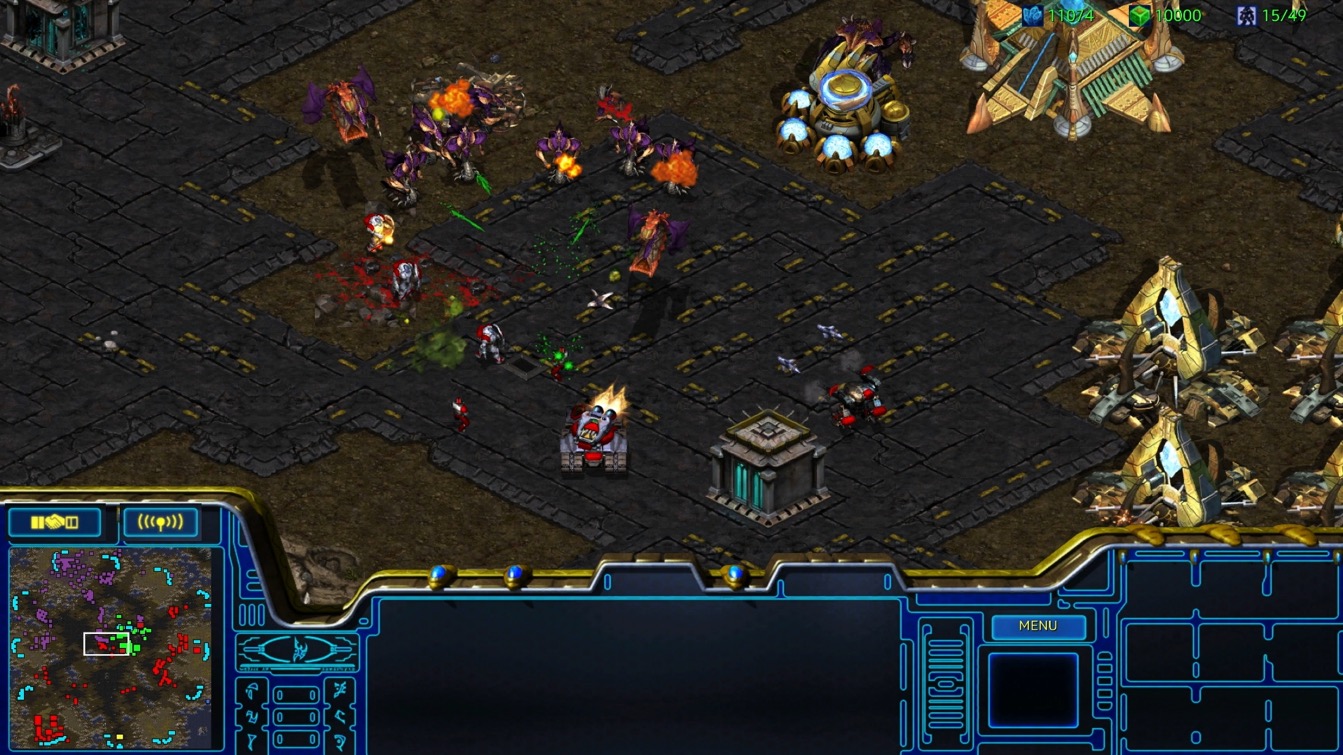This screenshot has width=1343, height=755.
Task: Select the siege tank in the battle center
Action: [593, 435]
